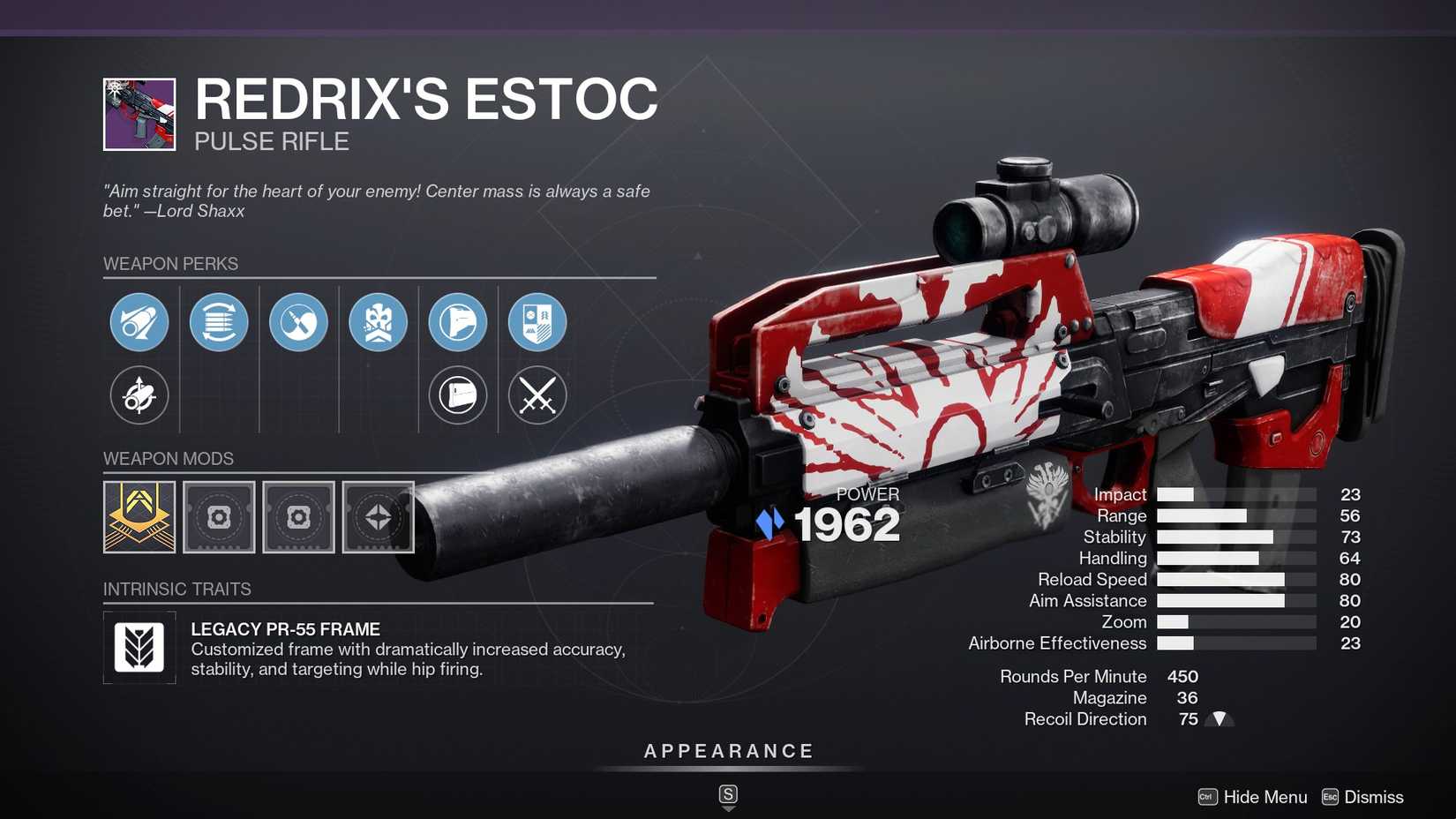Screen dimensions: 1456x819
Task: Open the shield-shaped kill tracker perk
Action: (457, 395)
